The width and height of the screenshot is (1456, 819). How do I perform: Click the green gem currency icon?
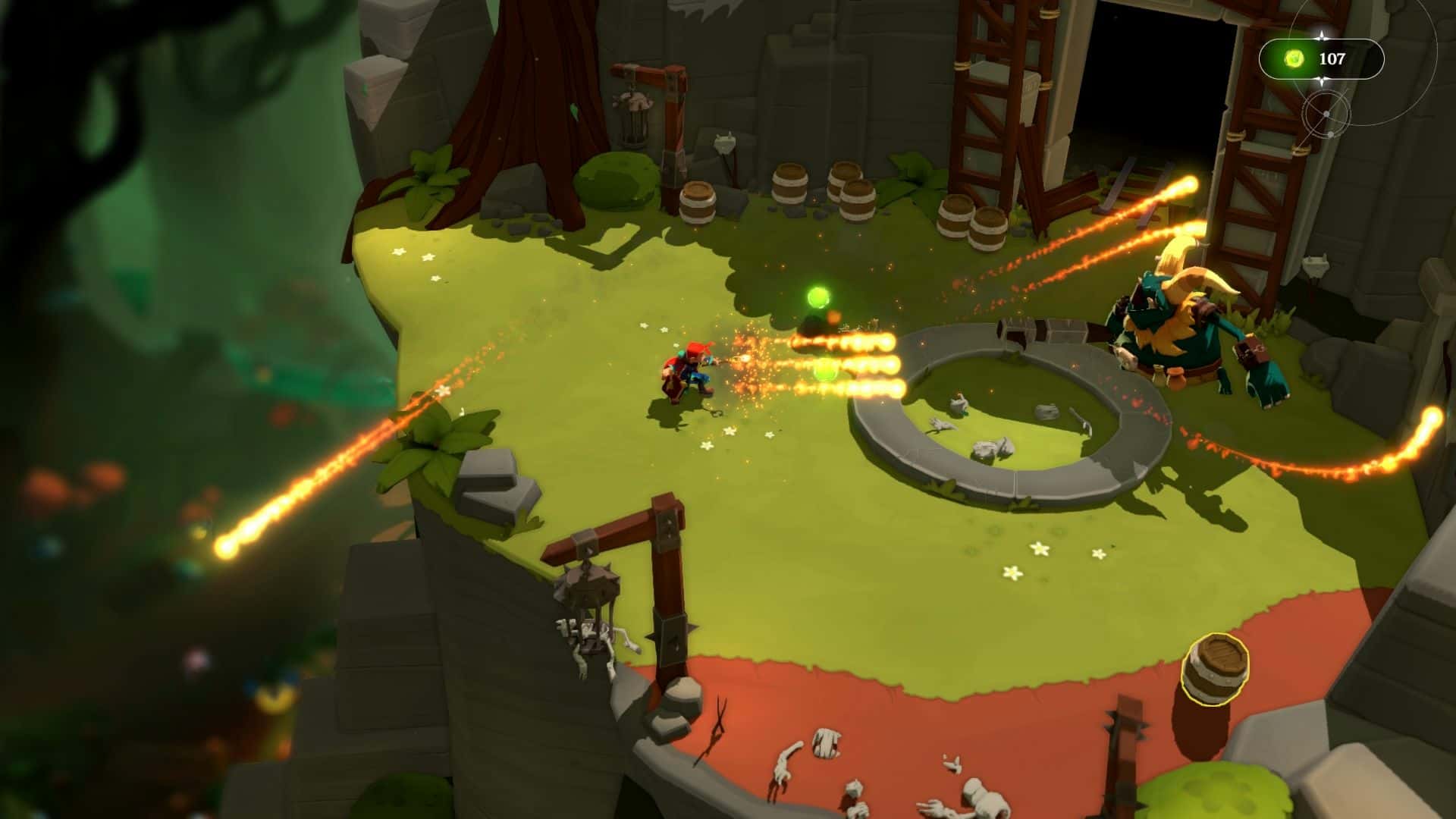click(1294, 58)
